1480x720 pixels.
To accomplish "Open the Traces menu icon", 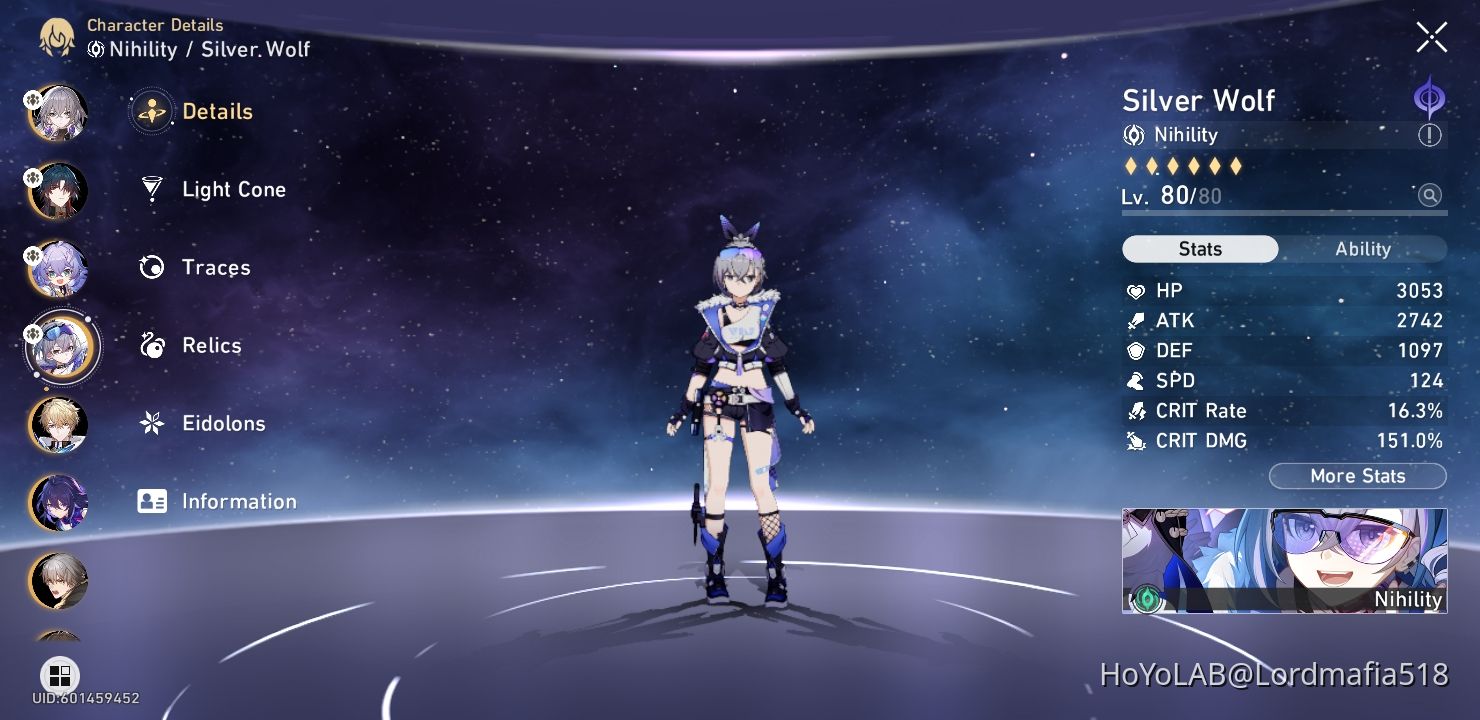I will click(150, 267).
